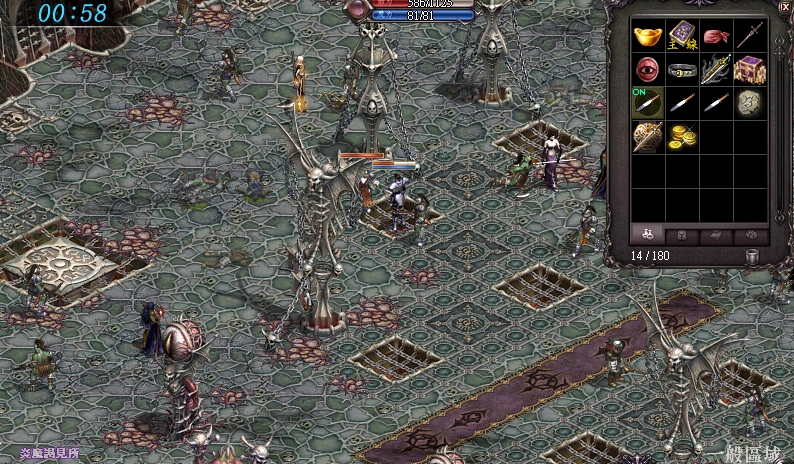Open the second inventory tab with armor icon
Screen dimensions: 794x464
point(682,236)
